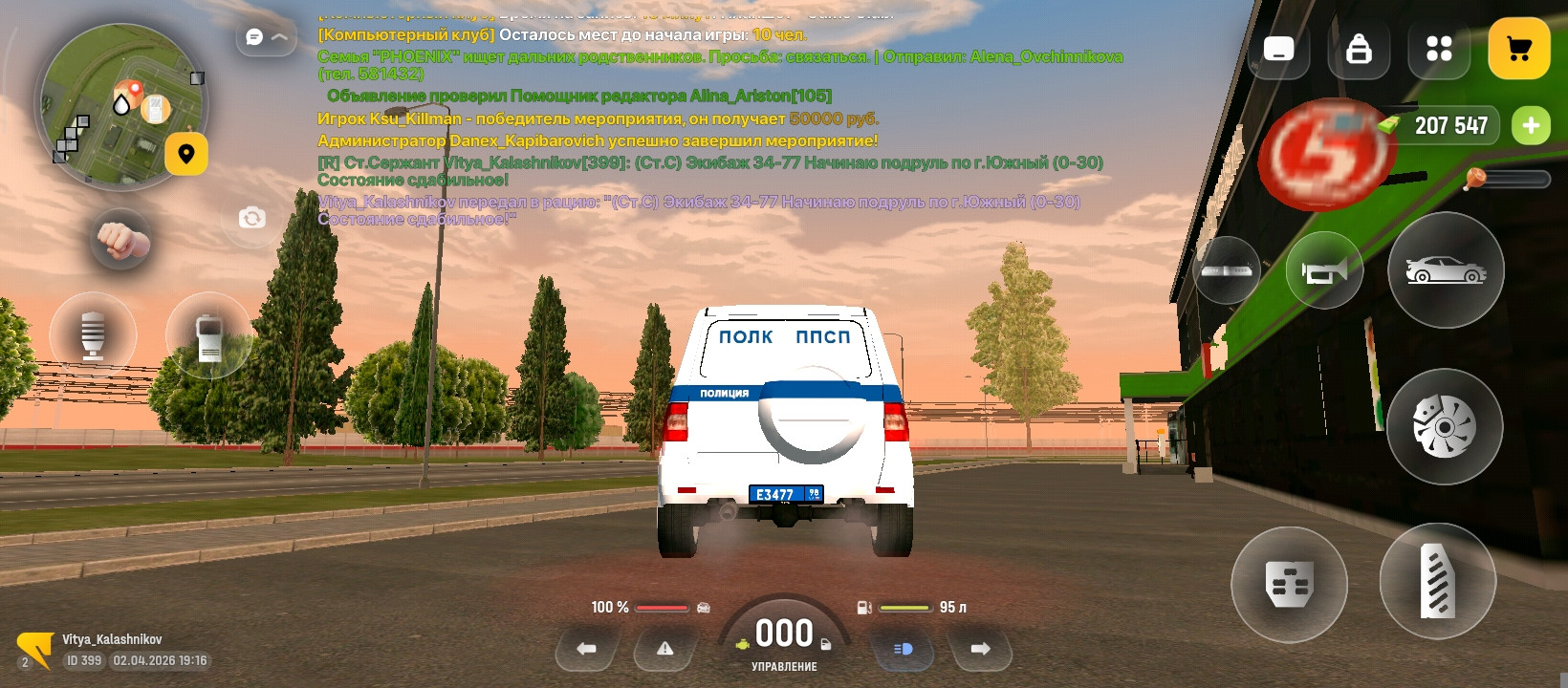This screenshot has width=1568, height=688.
Task: Switch the camera view icon
Action: click(251, 219)
